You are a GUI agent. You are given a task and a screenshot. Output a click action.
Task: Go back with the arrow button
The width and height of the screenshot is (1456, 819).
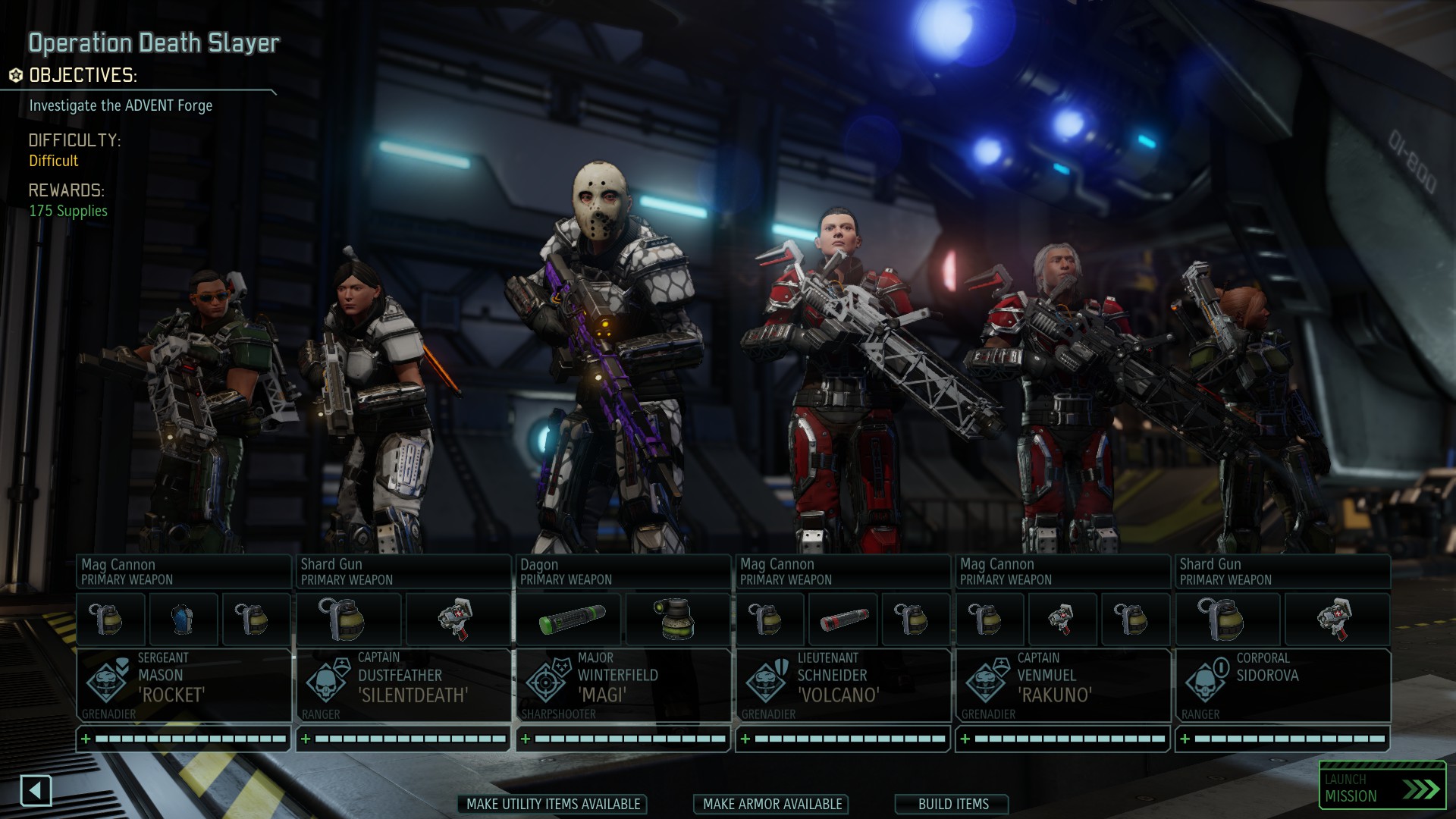pos(36,791)
